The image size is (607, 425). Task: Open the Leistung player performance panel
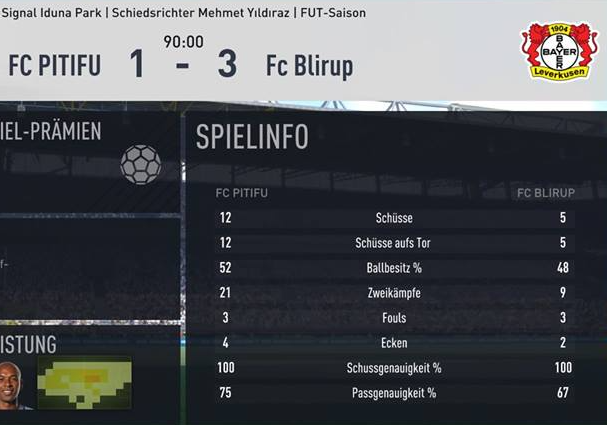click(x=88, y=372)
